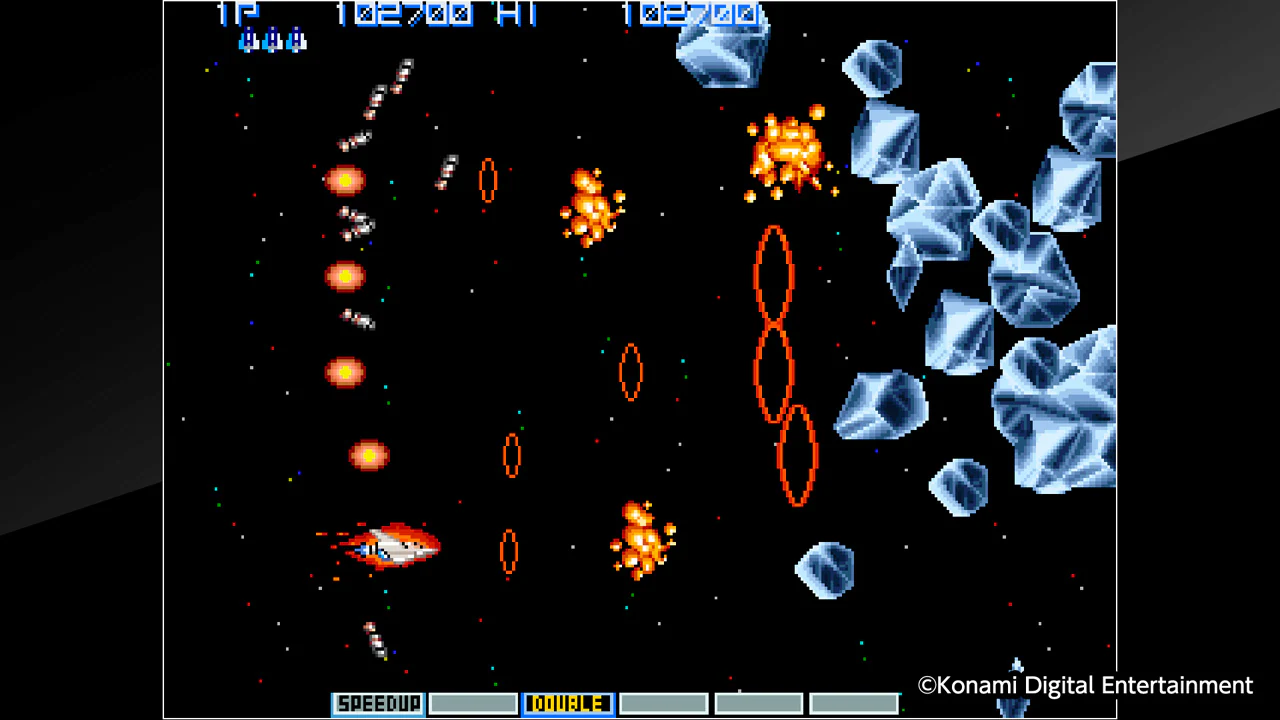Click the last power-up slot on the bar

pos(853,703)
